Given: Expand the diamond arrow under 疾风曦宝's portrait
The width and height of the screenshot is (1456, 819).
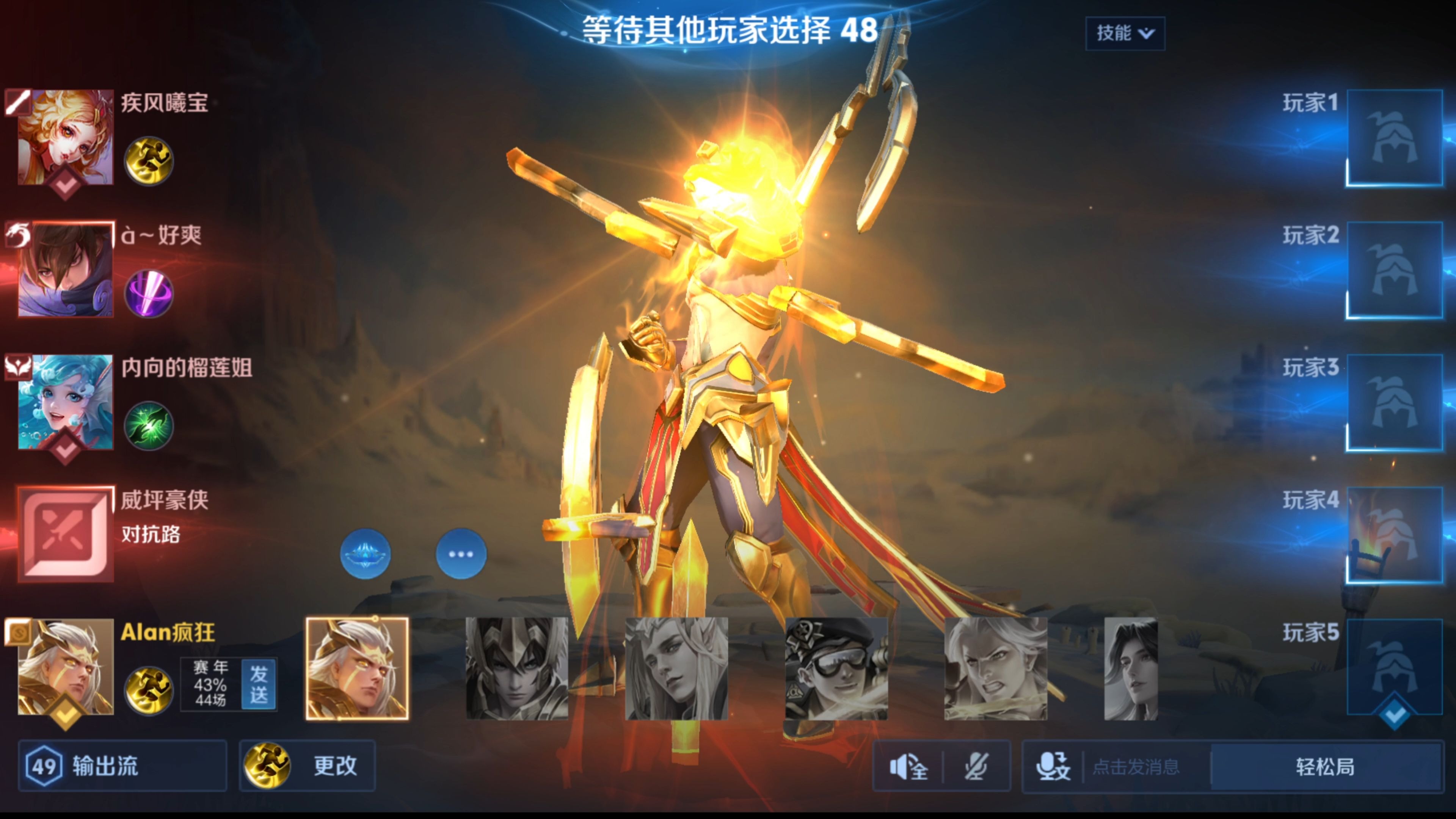Looking at the screenshot, I should click(65, 182).
